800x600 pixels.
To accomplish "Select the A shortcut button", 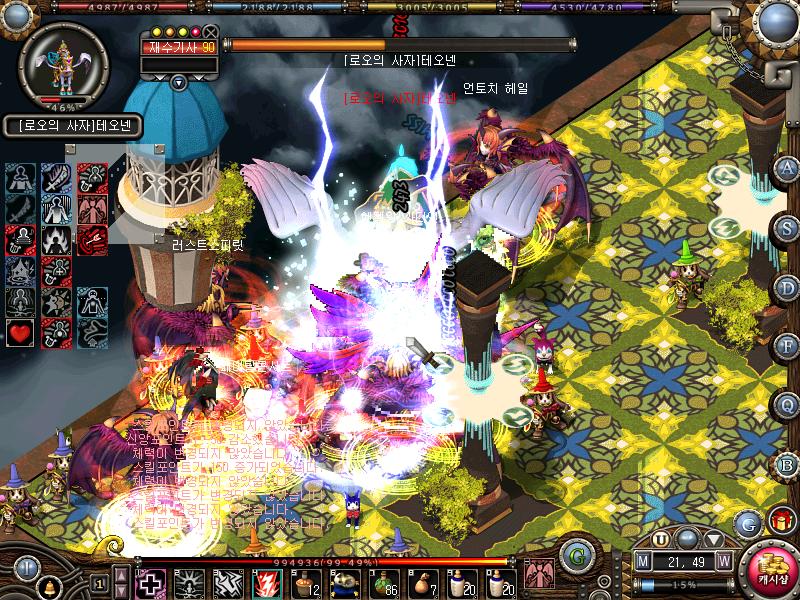I will pyautogui.click(x=787, y=167).
